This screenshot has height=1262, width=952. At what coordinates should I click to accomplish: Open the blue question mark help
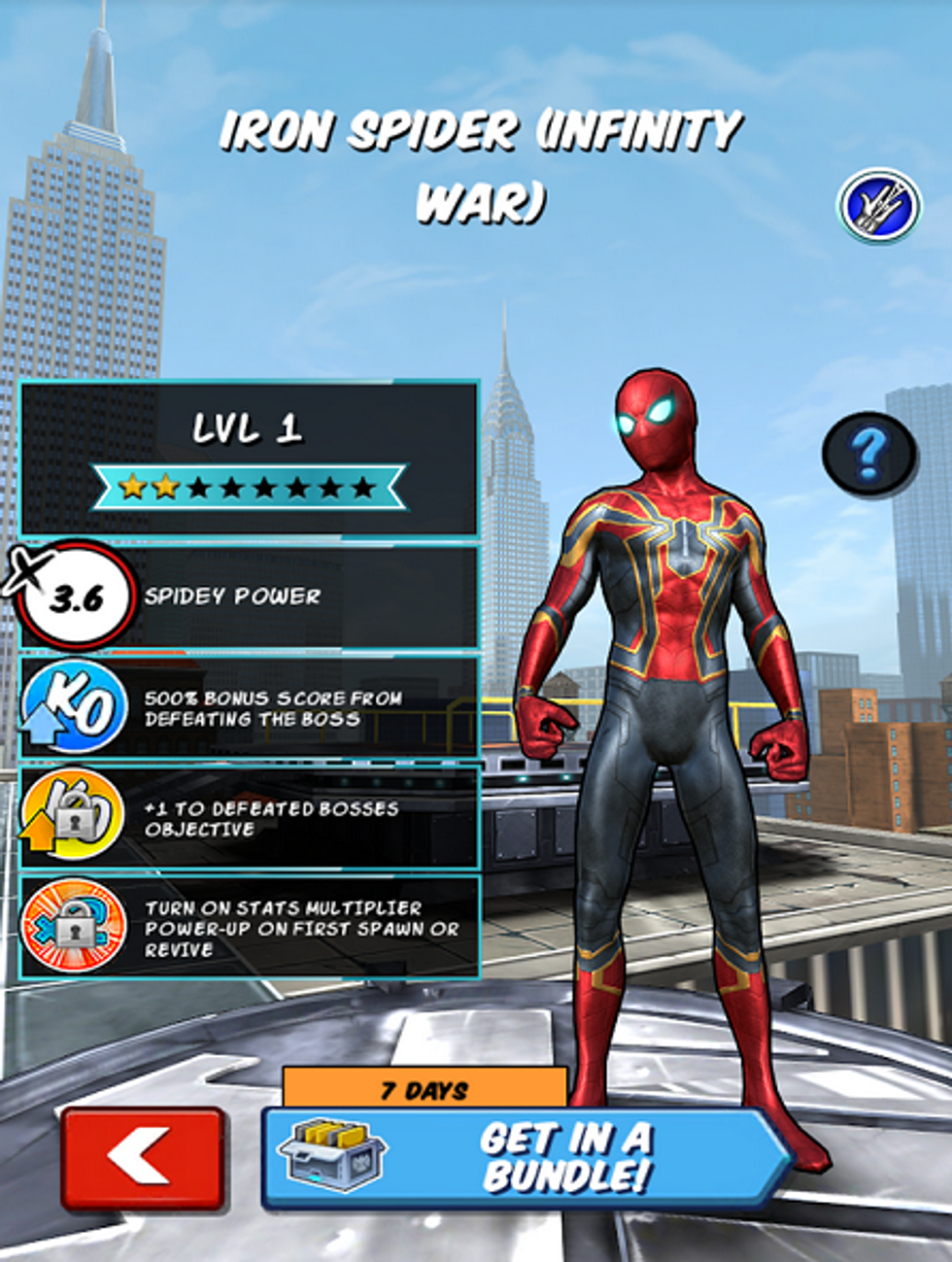(x=868, y=452)
